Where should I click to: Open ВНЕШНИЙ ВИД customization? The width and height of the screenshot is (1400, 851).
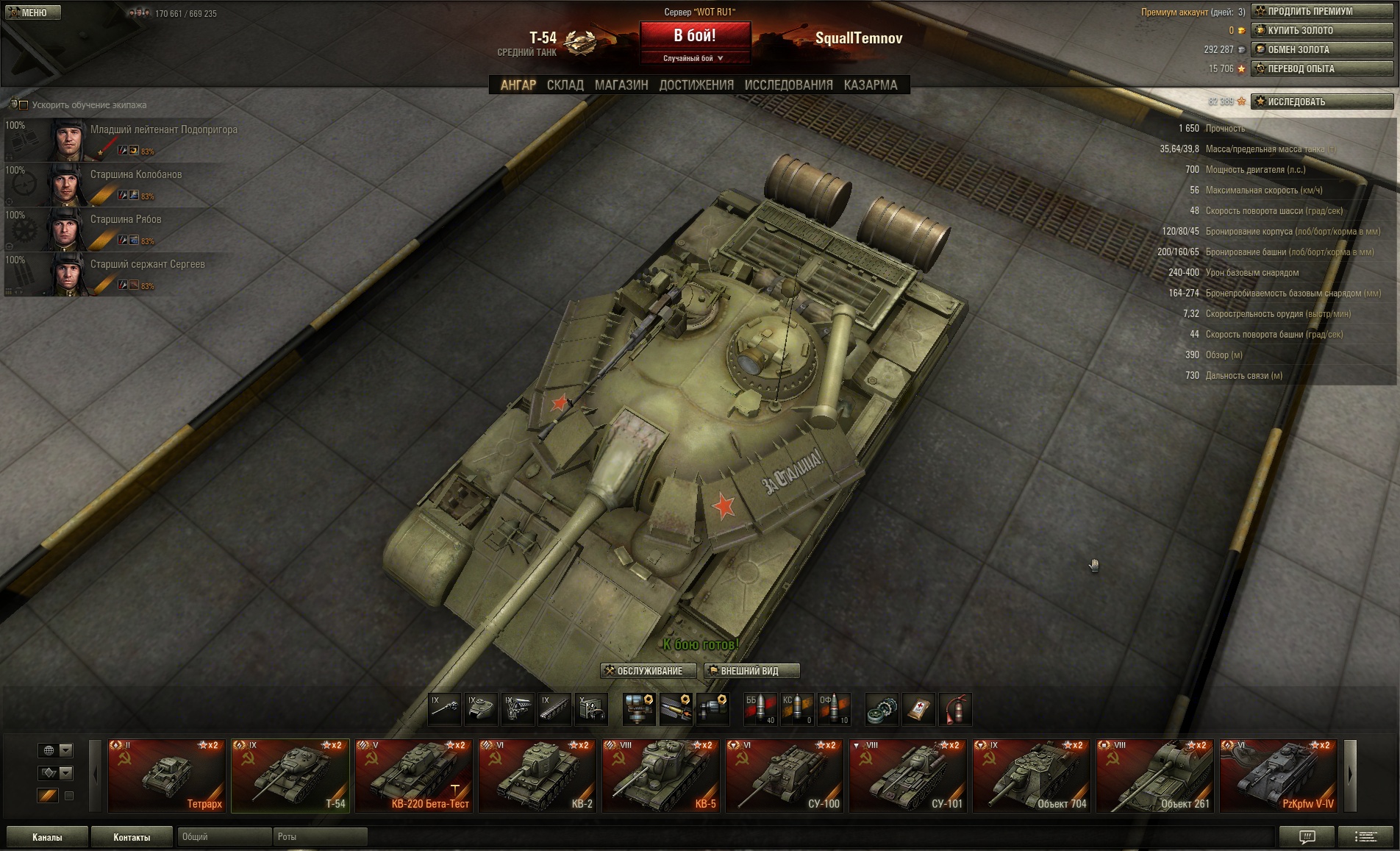pos(751,671)
